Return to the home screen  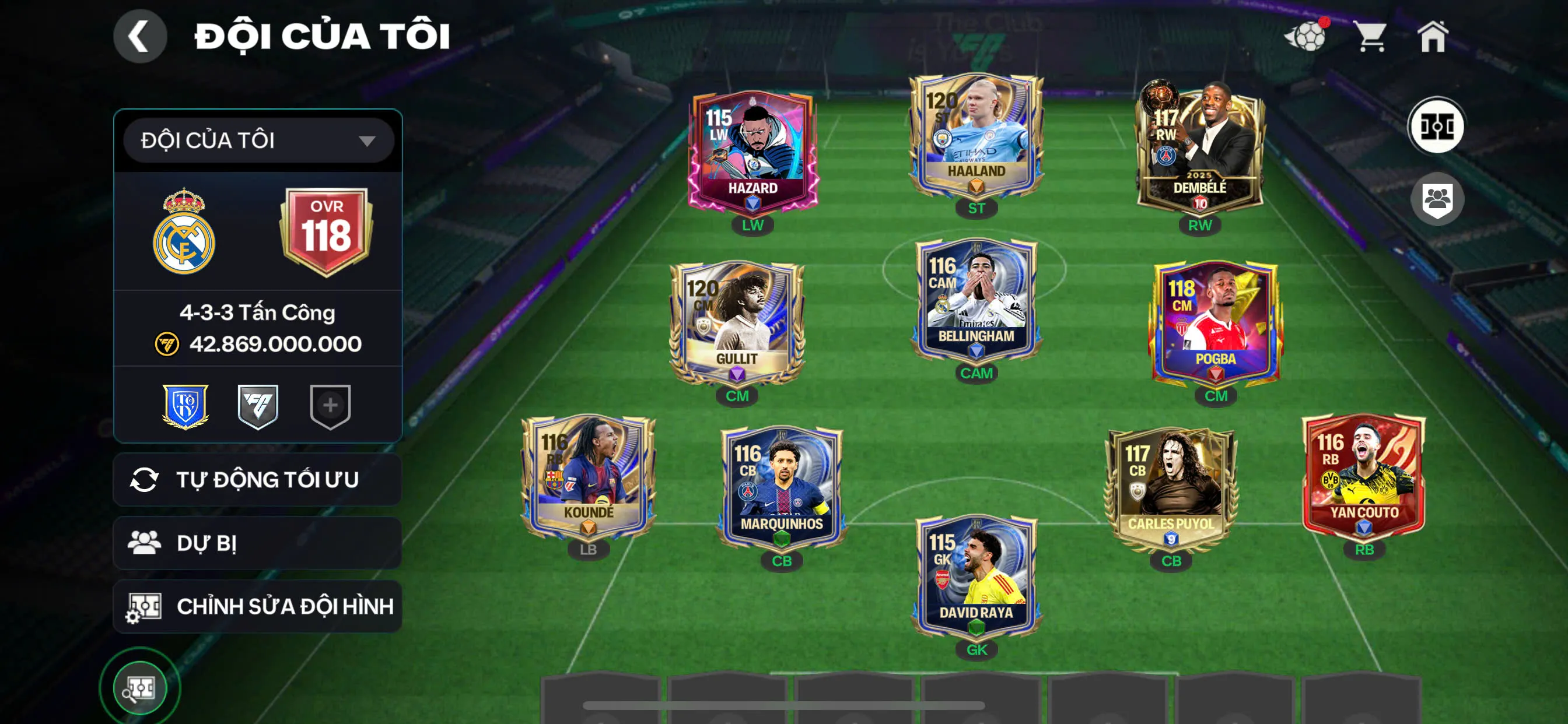[1432, 37]
